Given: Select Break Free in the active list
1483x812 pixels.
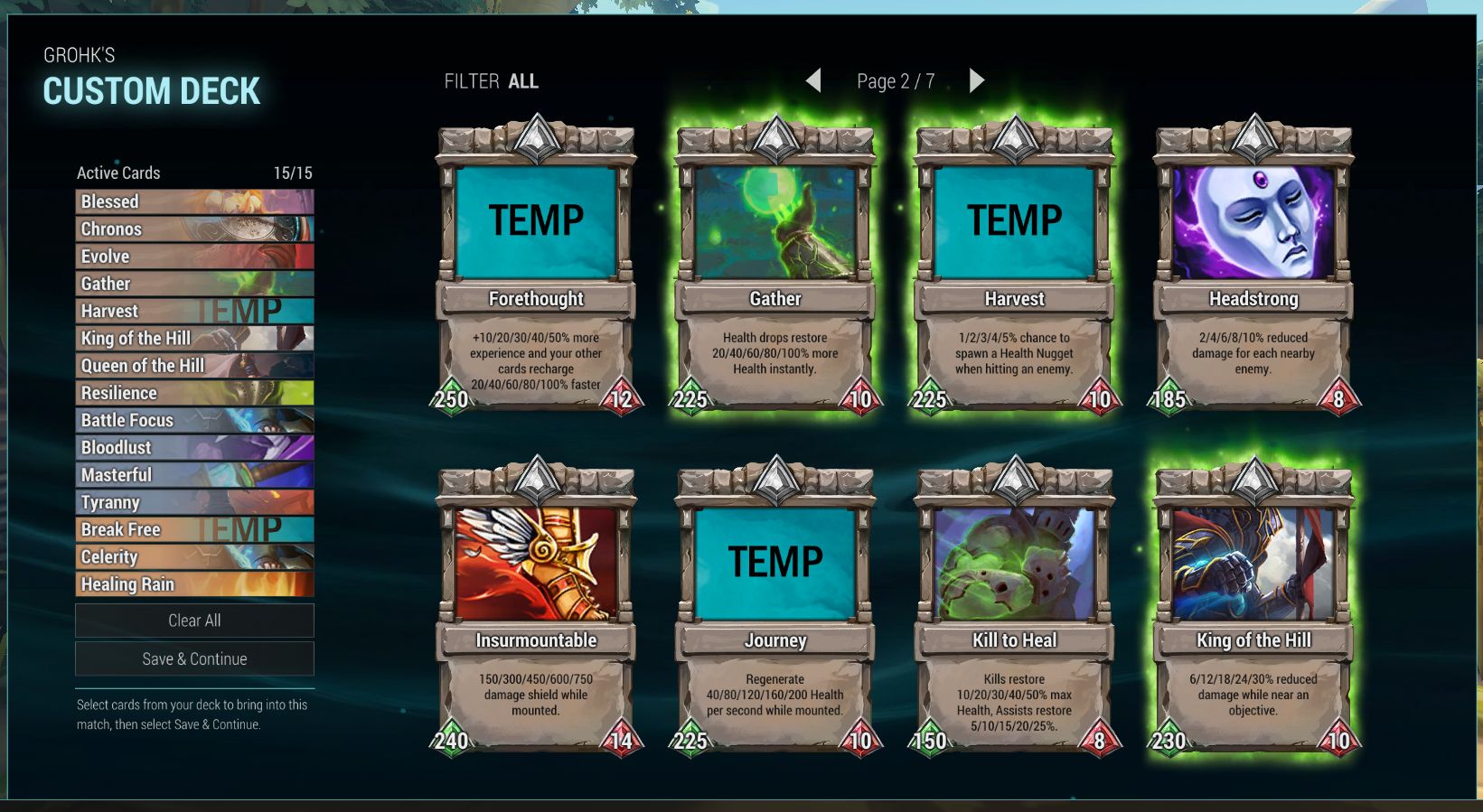Looking at the screenshot, I should click(x=194, y=530).
